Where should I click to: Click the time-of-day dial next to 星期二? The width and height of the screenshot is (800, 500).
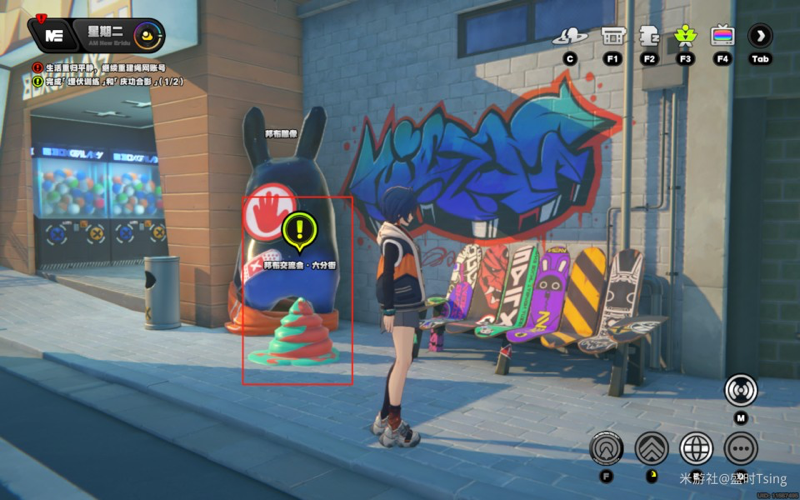click(x=149, y=35)
